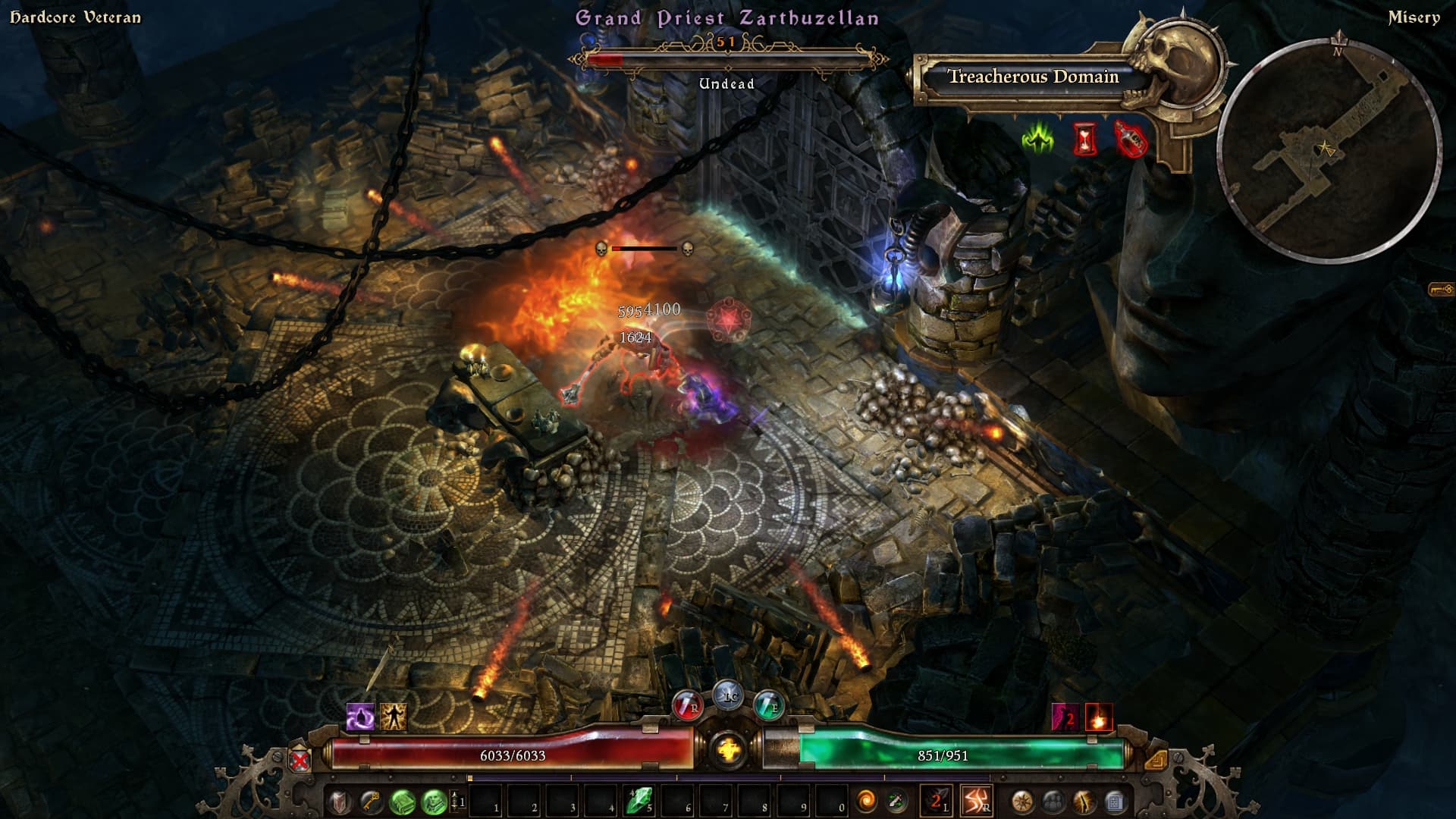
Task: Use the green crystal in slot 5
Action: click(639, 801)
